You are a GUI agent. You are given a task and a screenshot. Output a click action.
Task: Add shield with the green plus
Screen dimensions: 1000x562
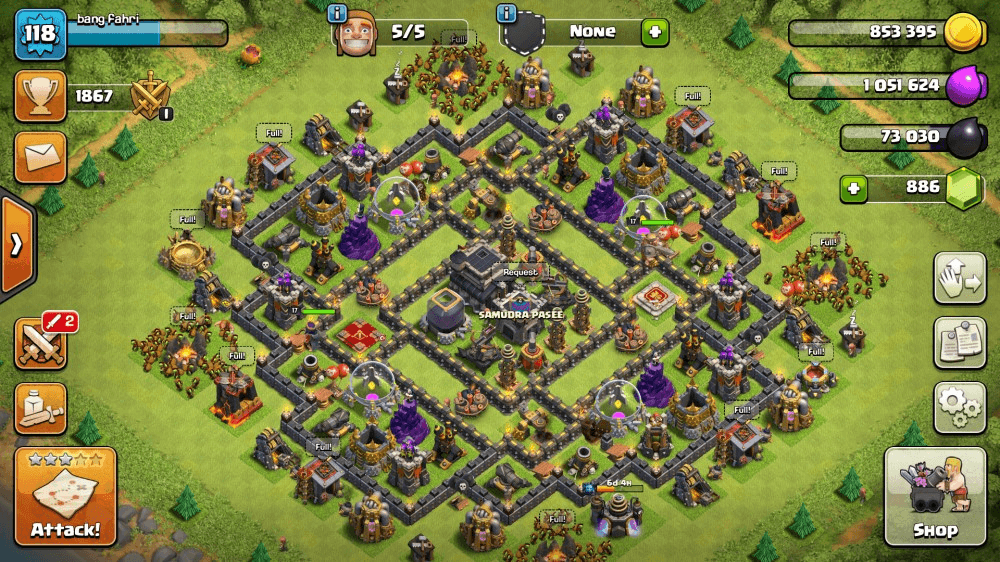click(x=655, y=32)
